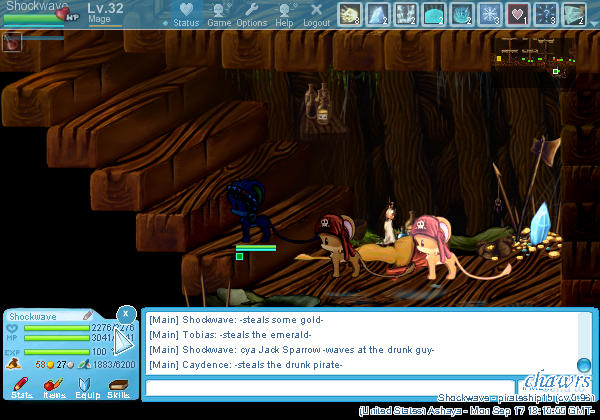Select the small portrait below player name
This screenshot has width=600, height=420.
[x=12, y=41]
